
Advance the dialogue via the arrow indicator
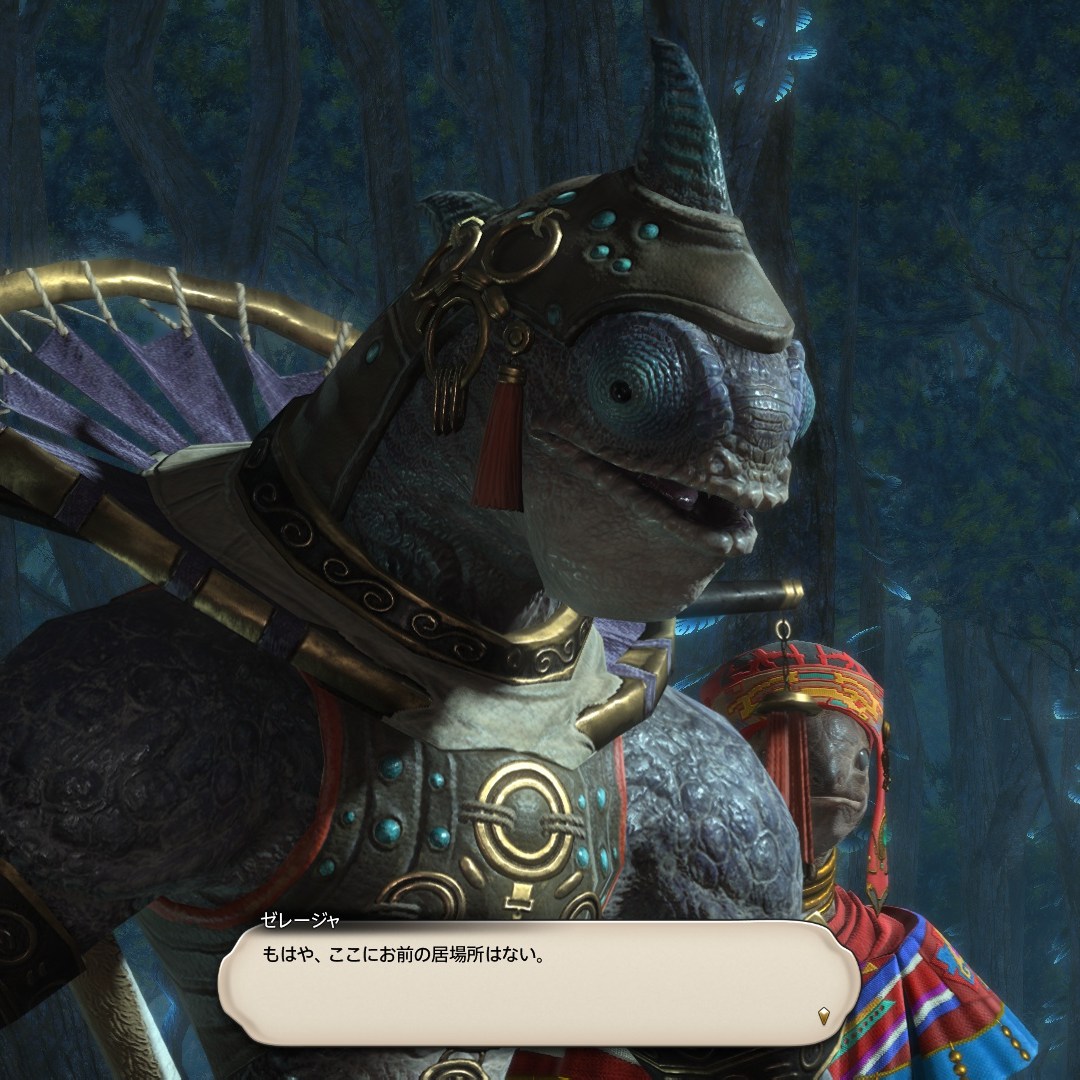(823, 1015)
